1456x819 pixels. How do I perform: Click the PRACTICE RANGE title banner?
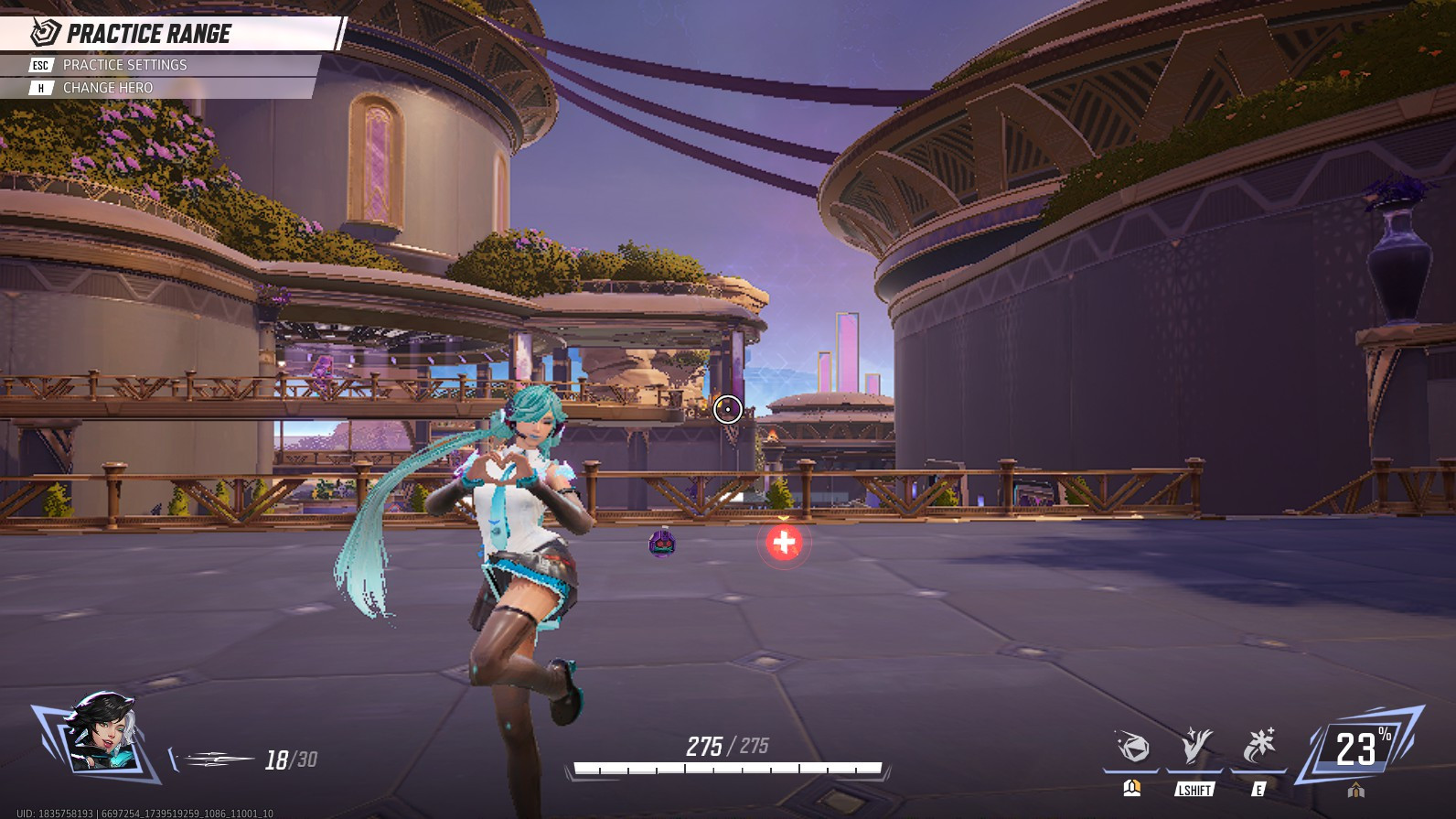pos(146,33)
